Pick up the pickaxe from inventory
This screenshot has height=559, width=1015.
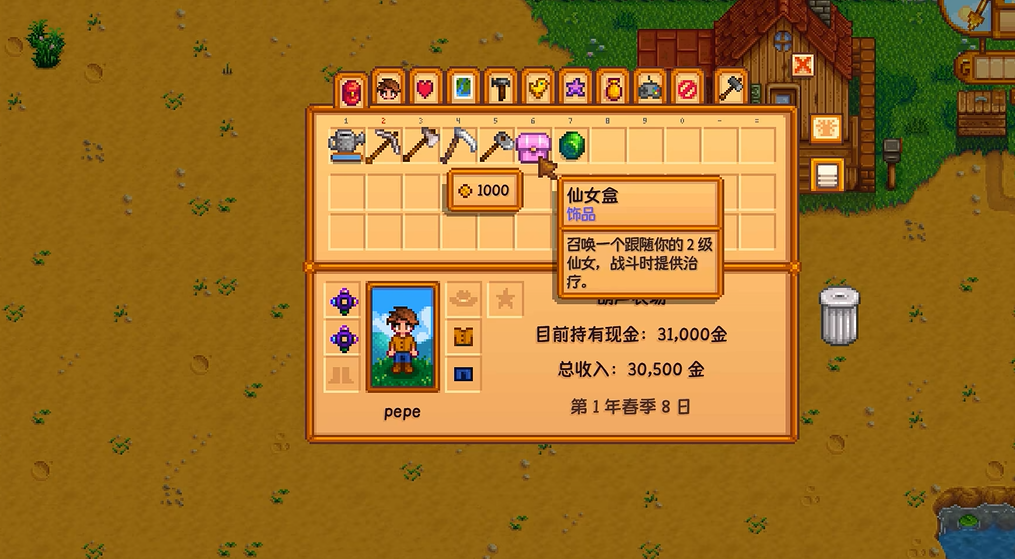click(384, 146)
